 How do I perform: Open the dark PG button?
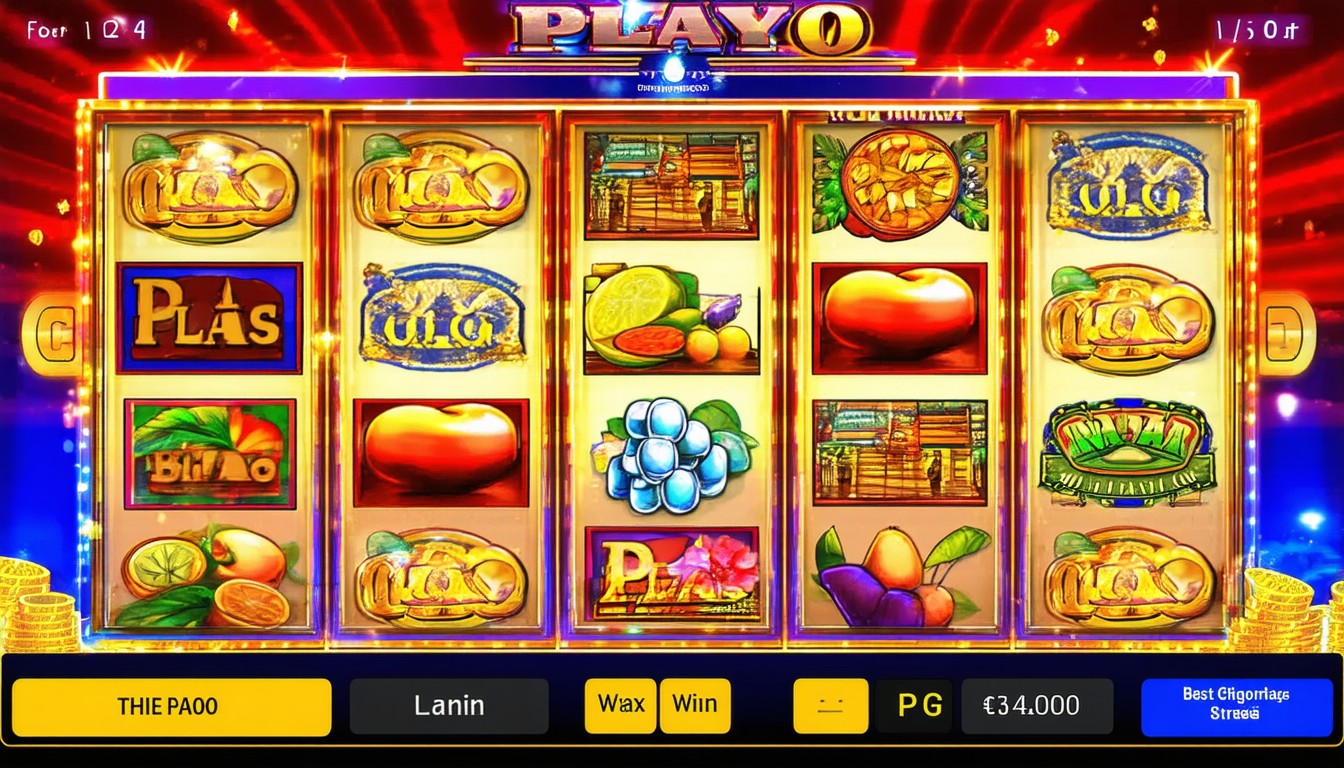click(x=916, y=706)
